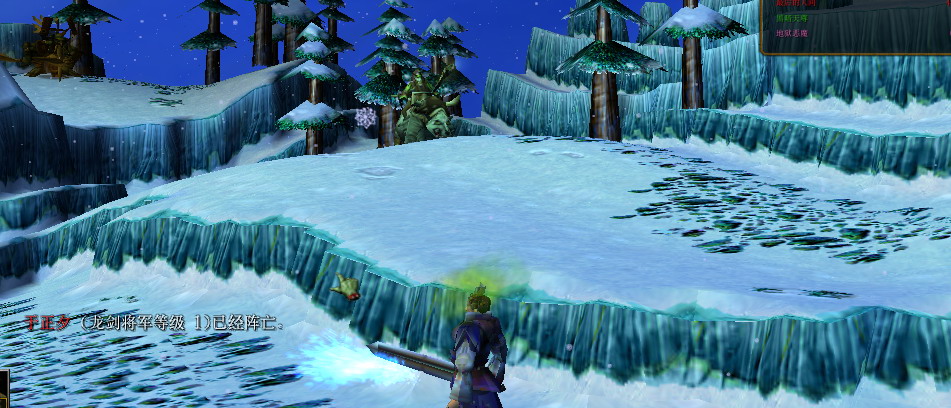Select the pink 地狱恶魔 scoreboard row
Image resolution: width=951 pixels, height=408 pixels.
[792, 33]
